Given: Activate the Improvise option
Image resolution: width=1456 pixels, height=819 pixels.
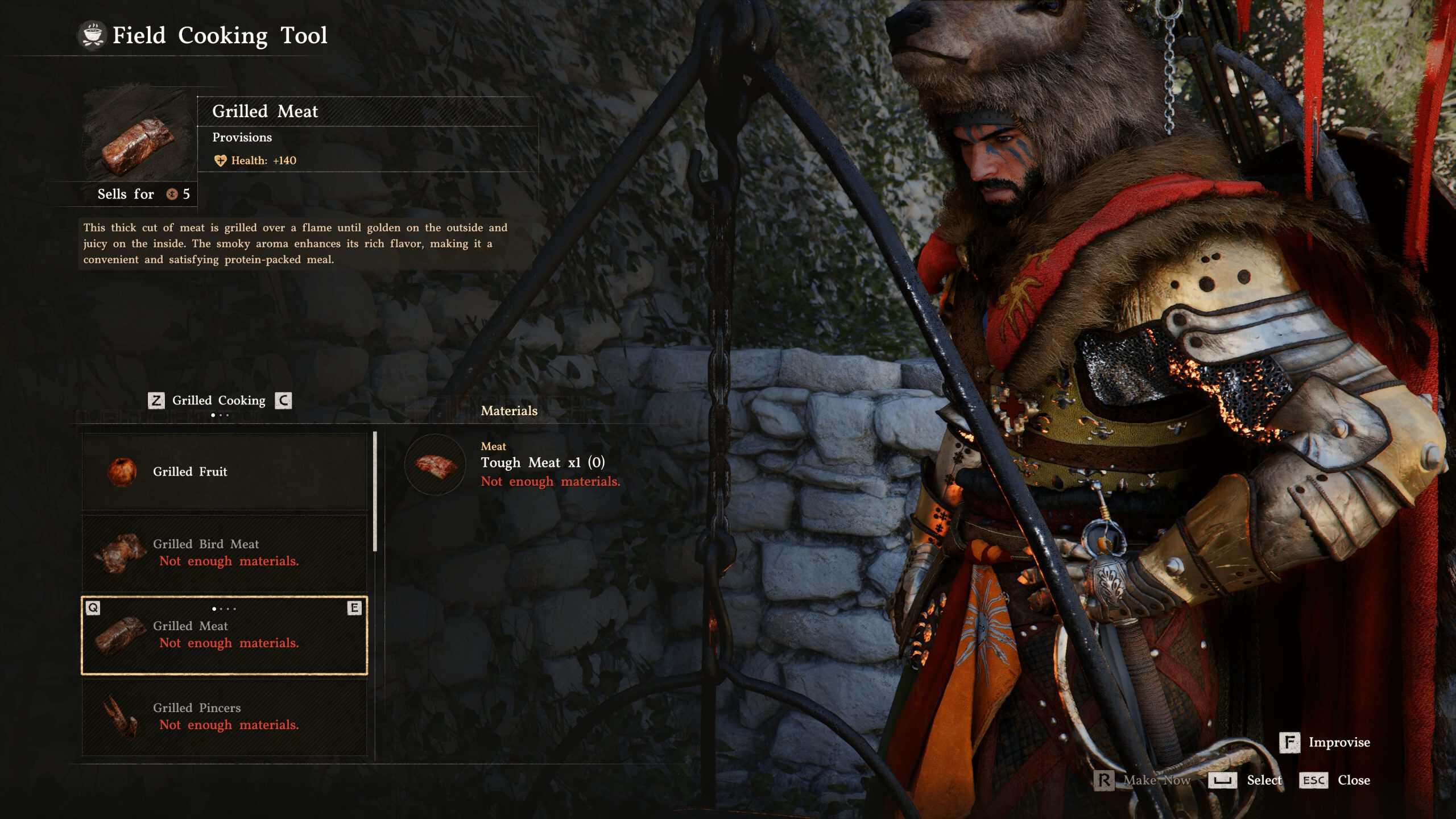Looking at the screenshot, I should tap(1325, 742).
